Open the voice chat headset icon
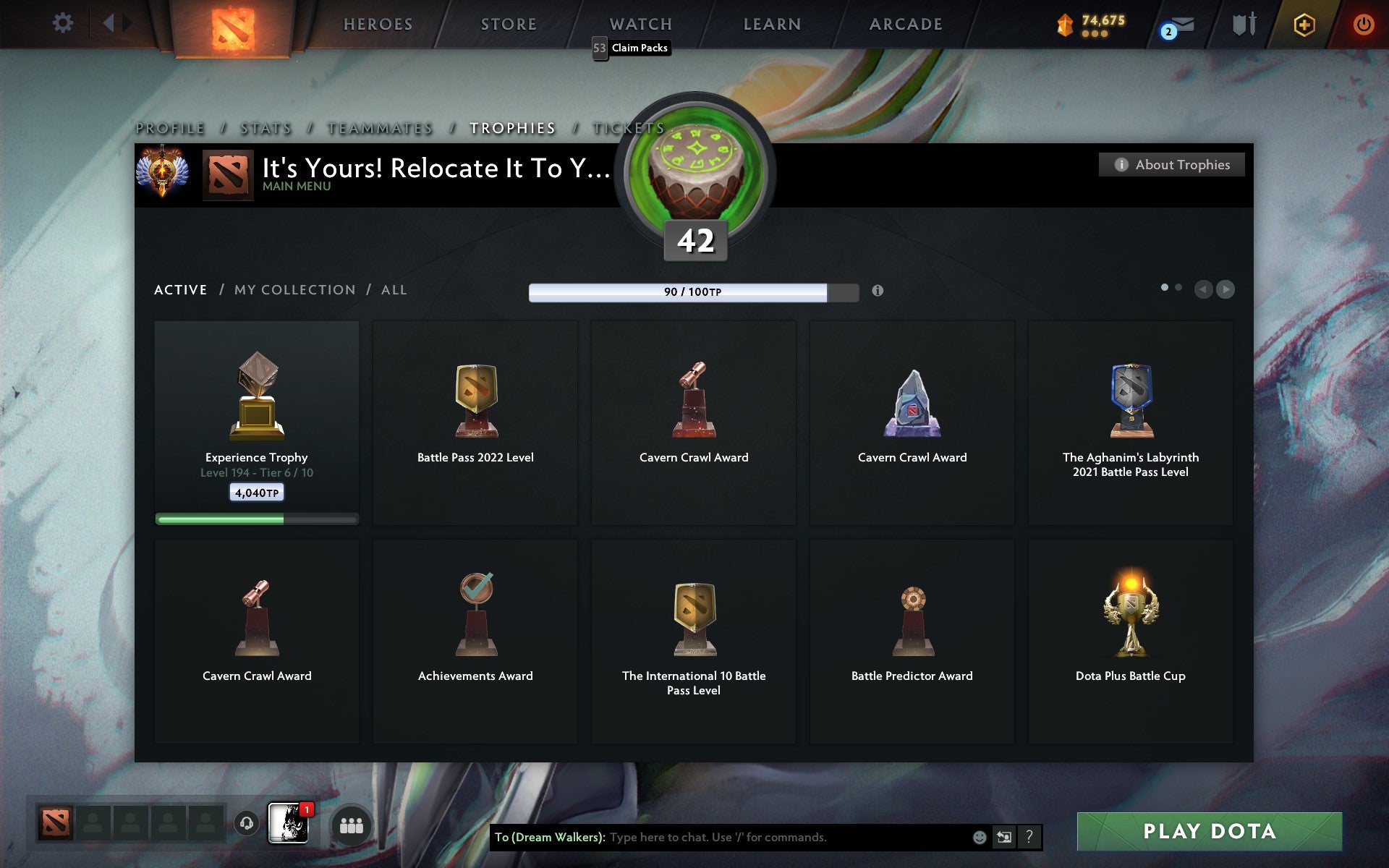The image size is (1389, 868). point(249,823)
